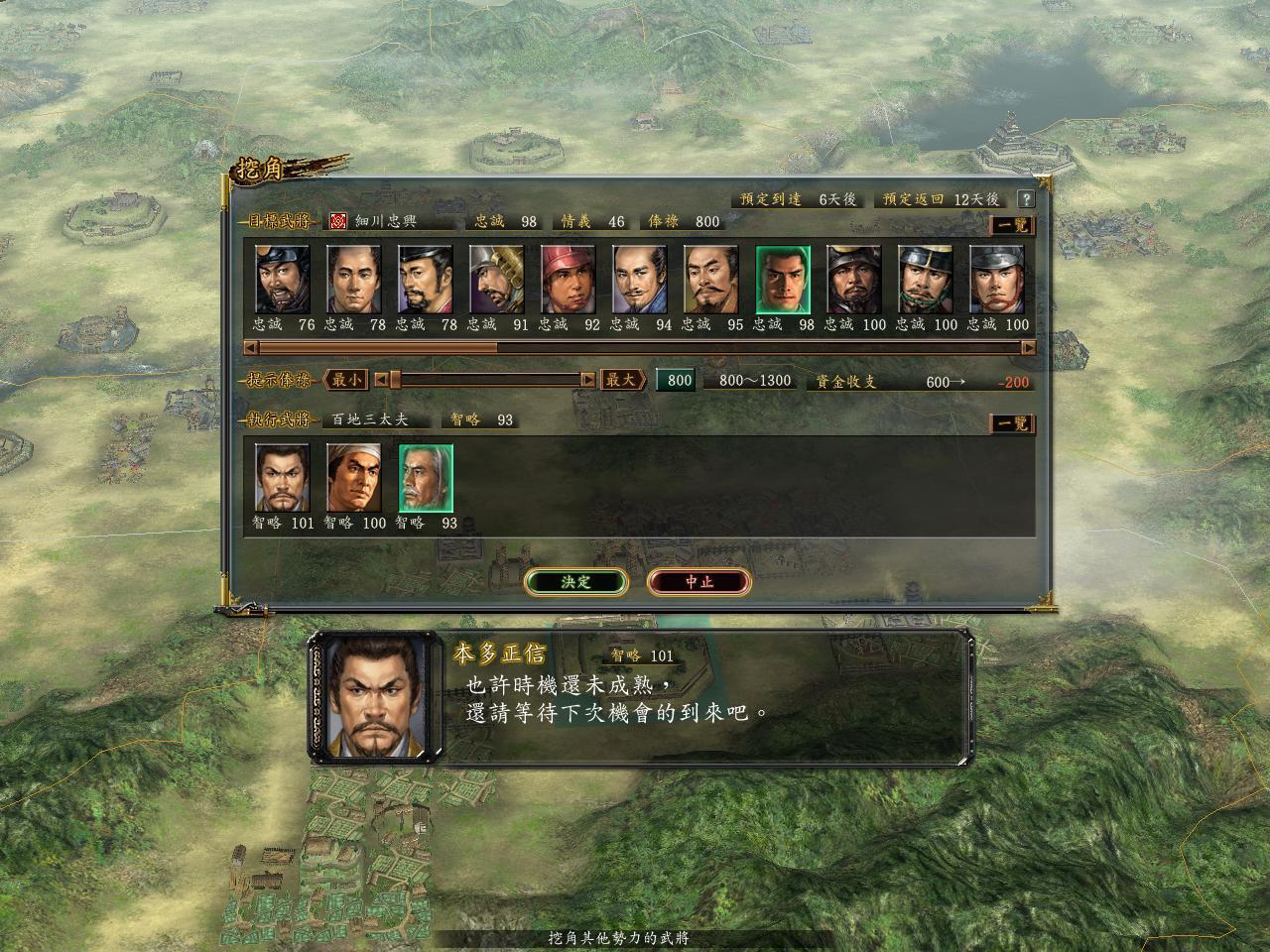The image size is (1270, 952).
Task: Increase salary with the slider's right arrow
Action: [x=587, y=380]
